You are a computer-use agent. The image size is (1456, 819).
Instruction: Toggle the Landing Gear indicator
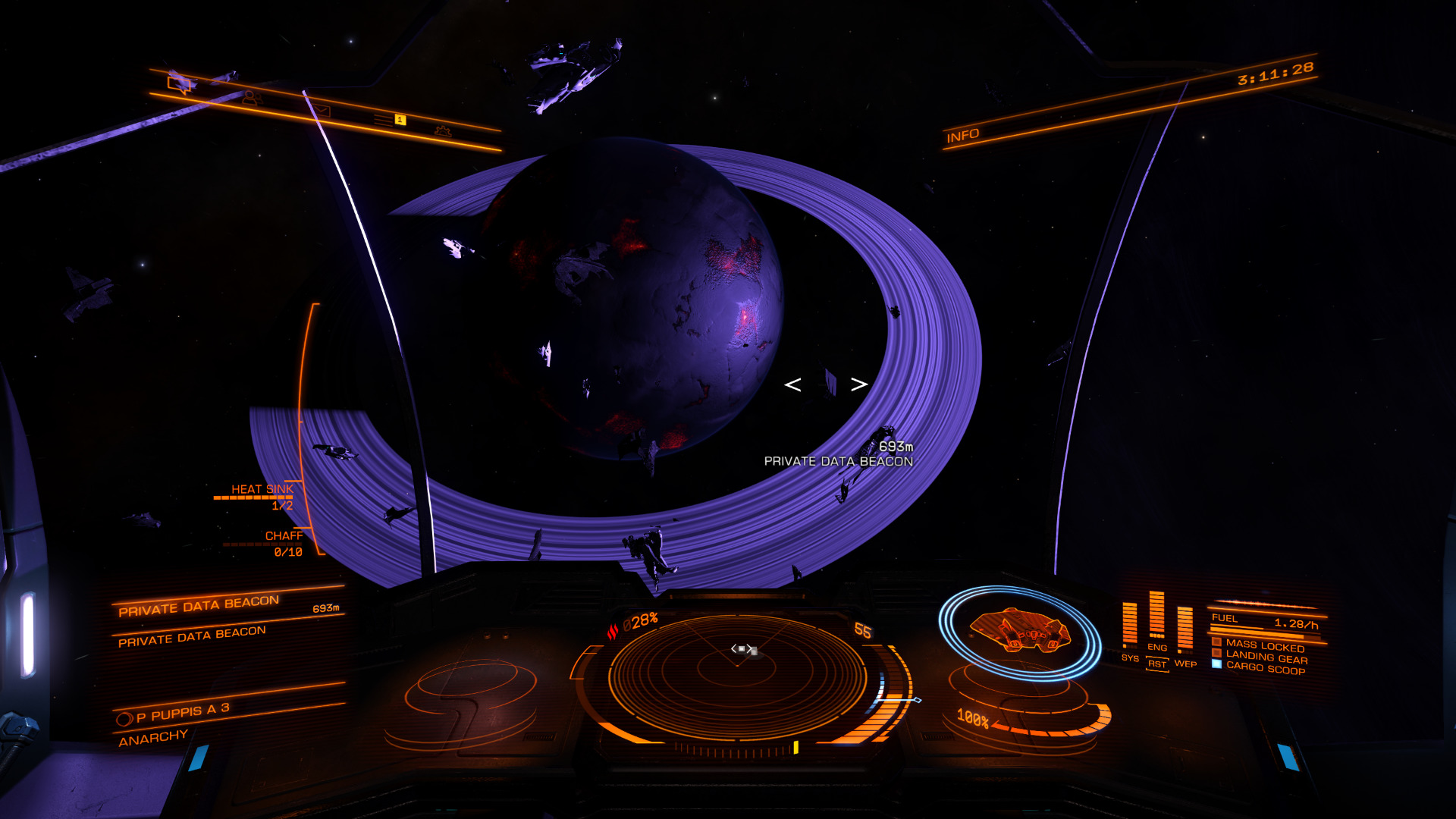click(x=1266, y=657)
